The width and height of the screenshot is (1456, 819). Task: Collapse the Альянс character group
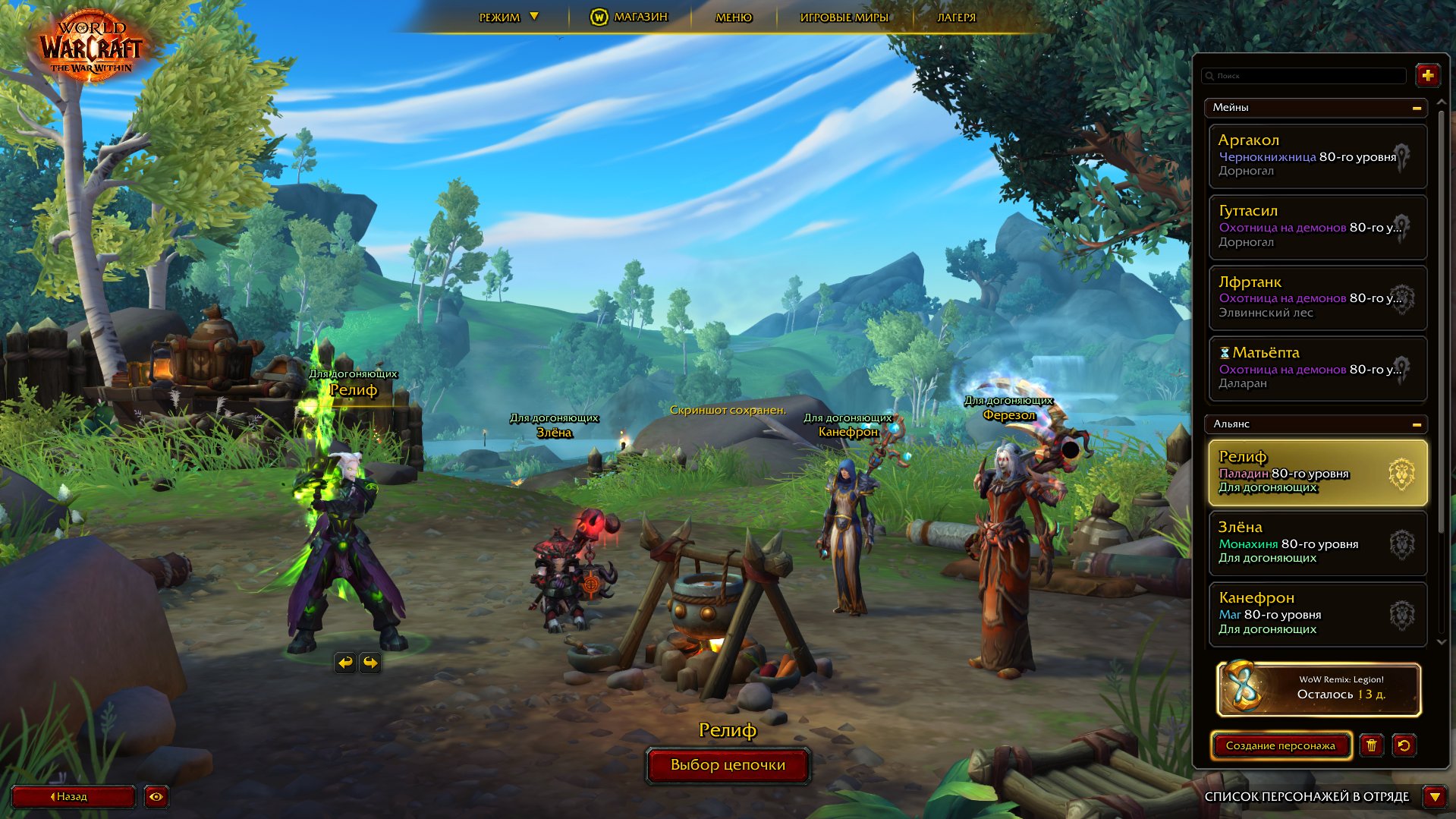[x=1416, y=424]
